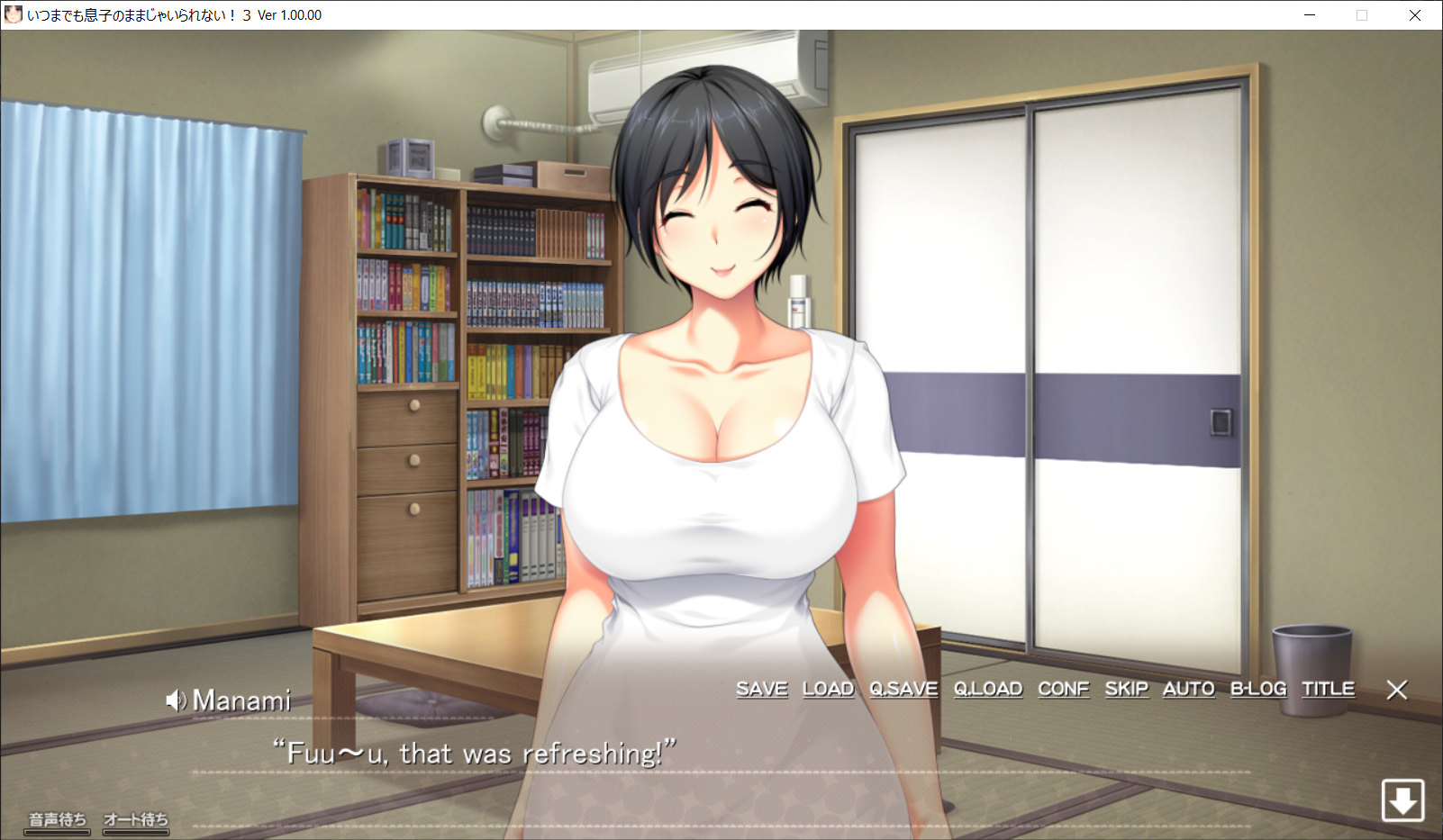The height and width of the screenshot is (840, 1443).
Task: Activate SKIP mode
Action: (x=1126, y=689)
